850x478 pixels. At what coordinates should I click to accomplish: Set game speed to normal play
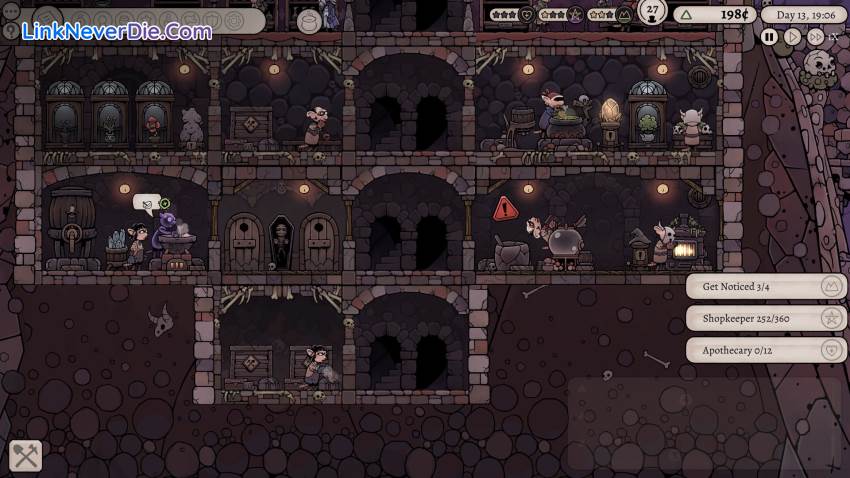click(792, 37)
